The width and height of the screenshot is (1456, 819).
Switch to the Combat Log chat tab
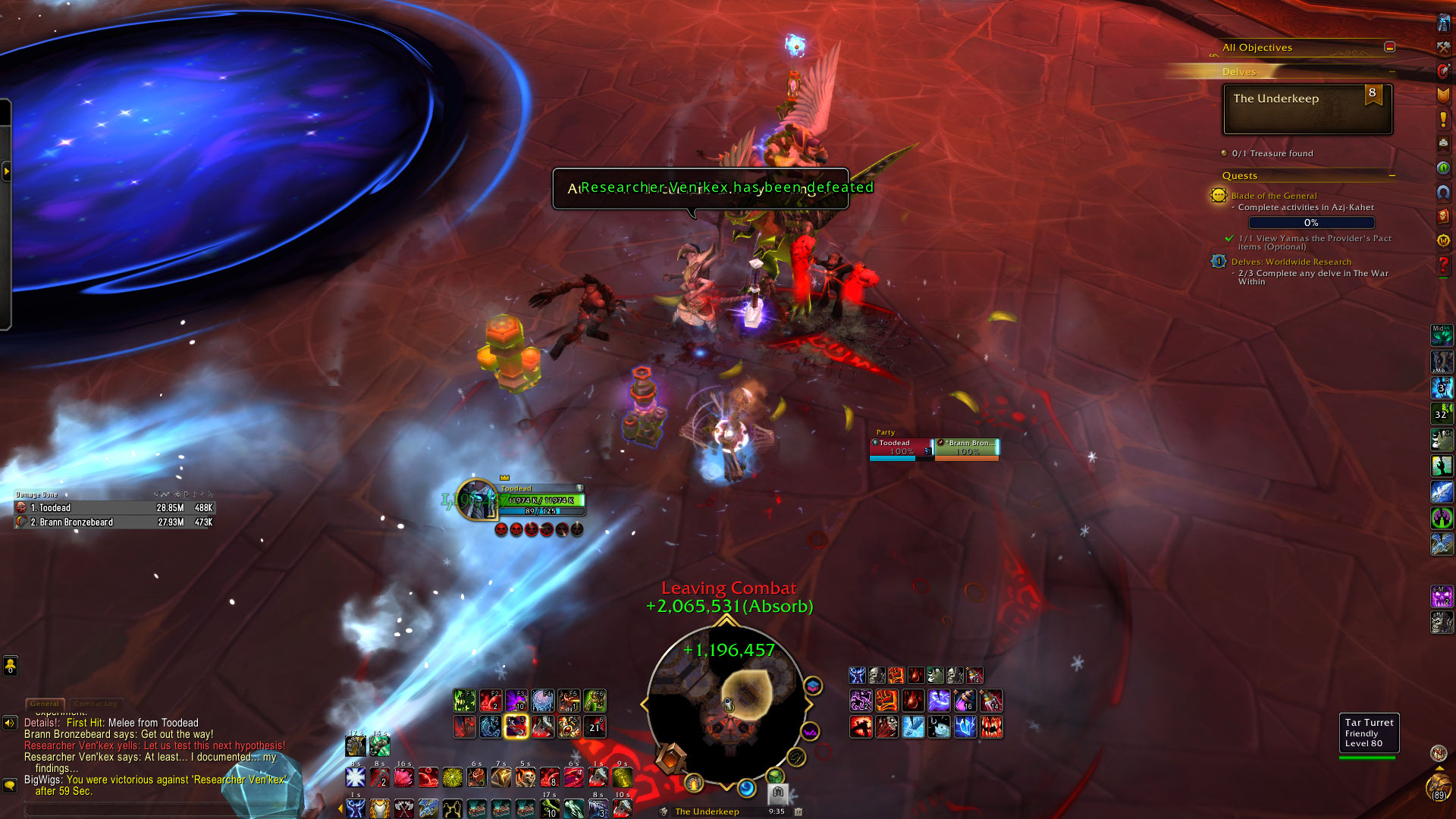96,704
